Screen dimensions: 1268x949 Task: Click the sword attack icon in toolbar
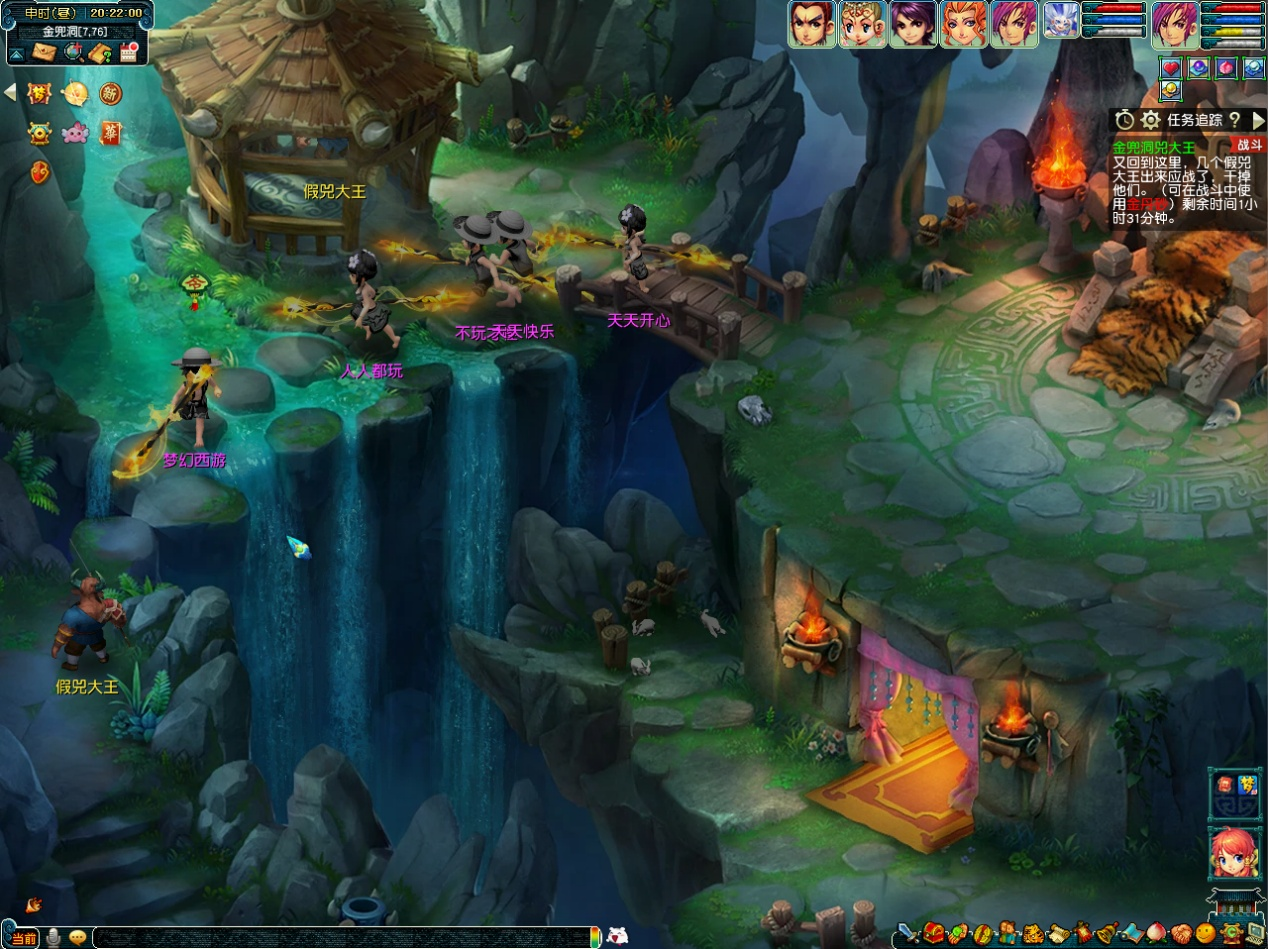[907, 935]
